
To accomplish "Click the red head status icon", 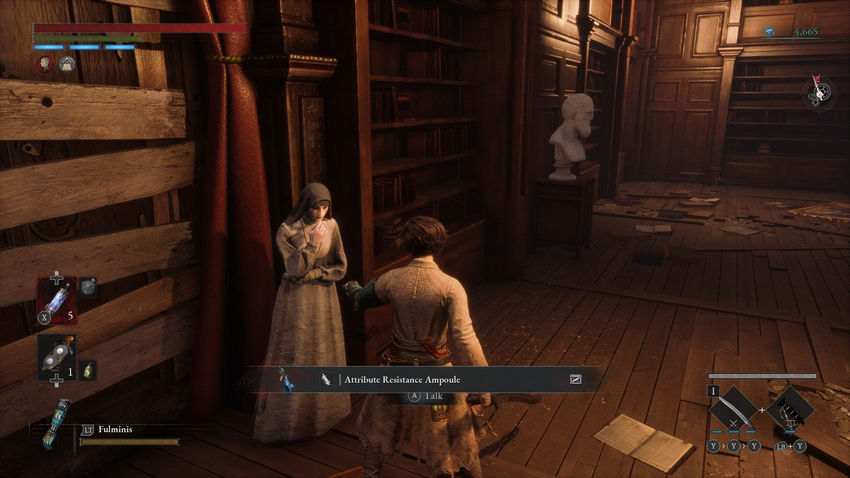I will (45, 63).
